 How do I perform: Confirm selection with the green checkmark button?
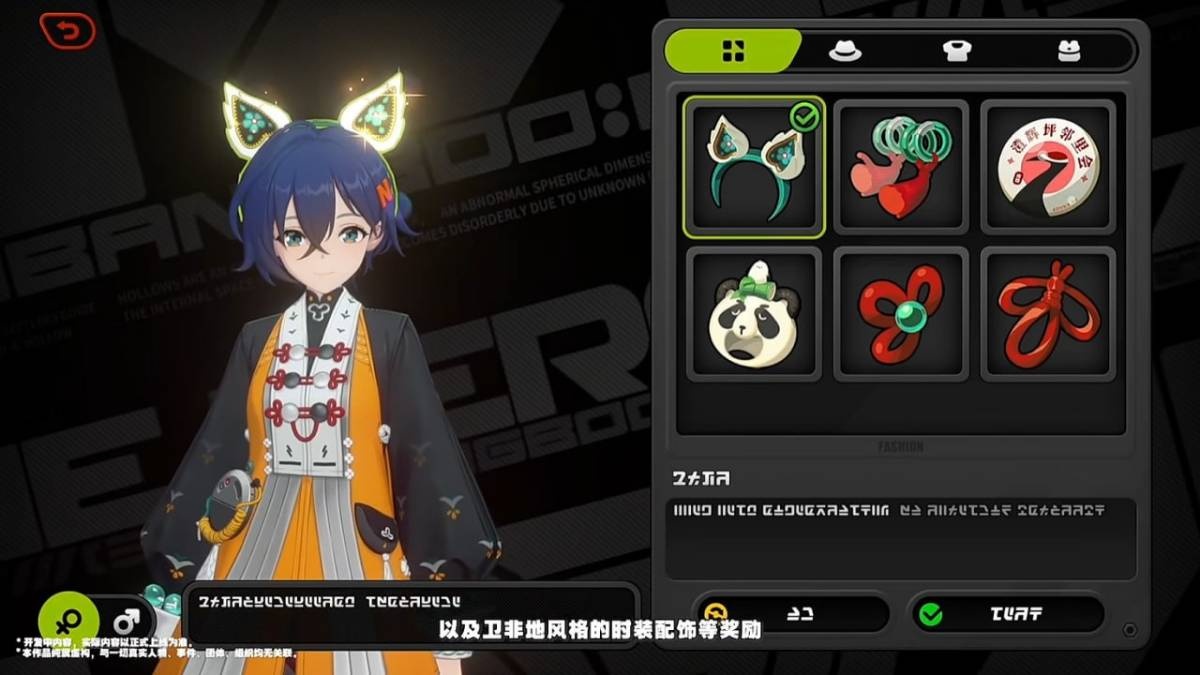tap(1006, 613)
